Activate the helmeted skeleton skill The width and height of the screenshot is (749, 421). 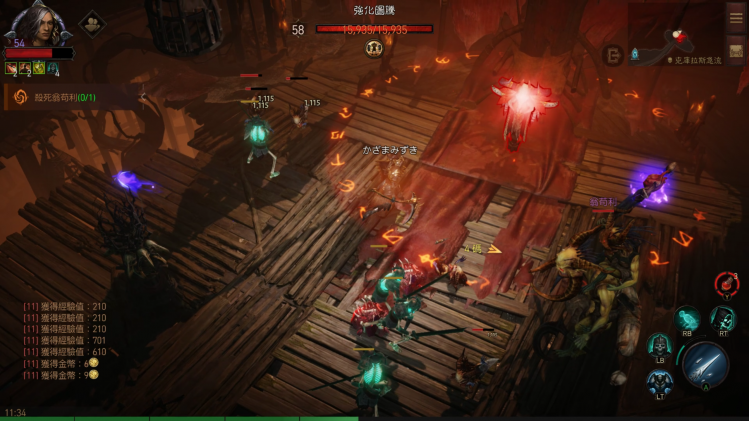click(x=660, y=346)
